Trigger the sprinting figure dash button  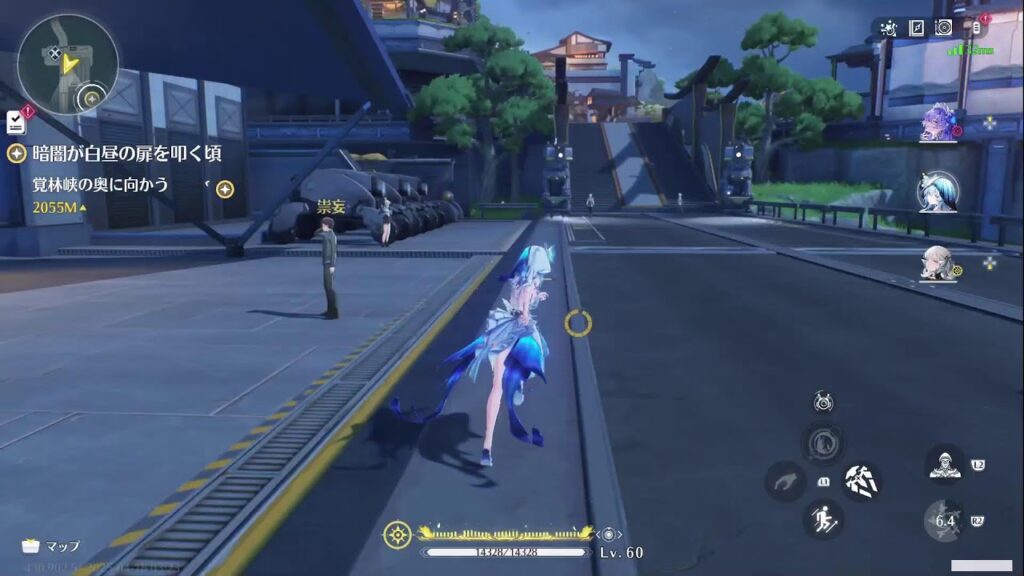pos(823,519)
